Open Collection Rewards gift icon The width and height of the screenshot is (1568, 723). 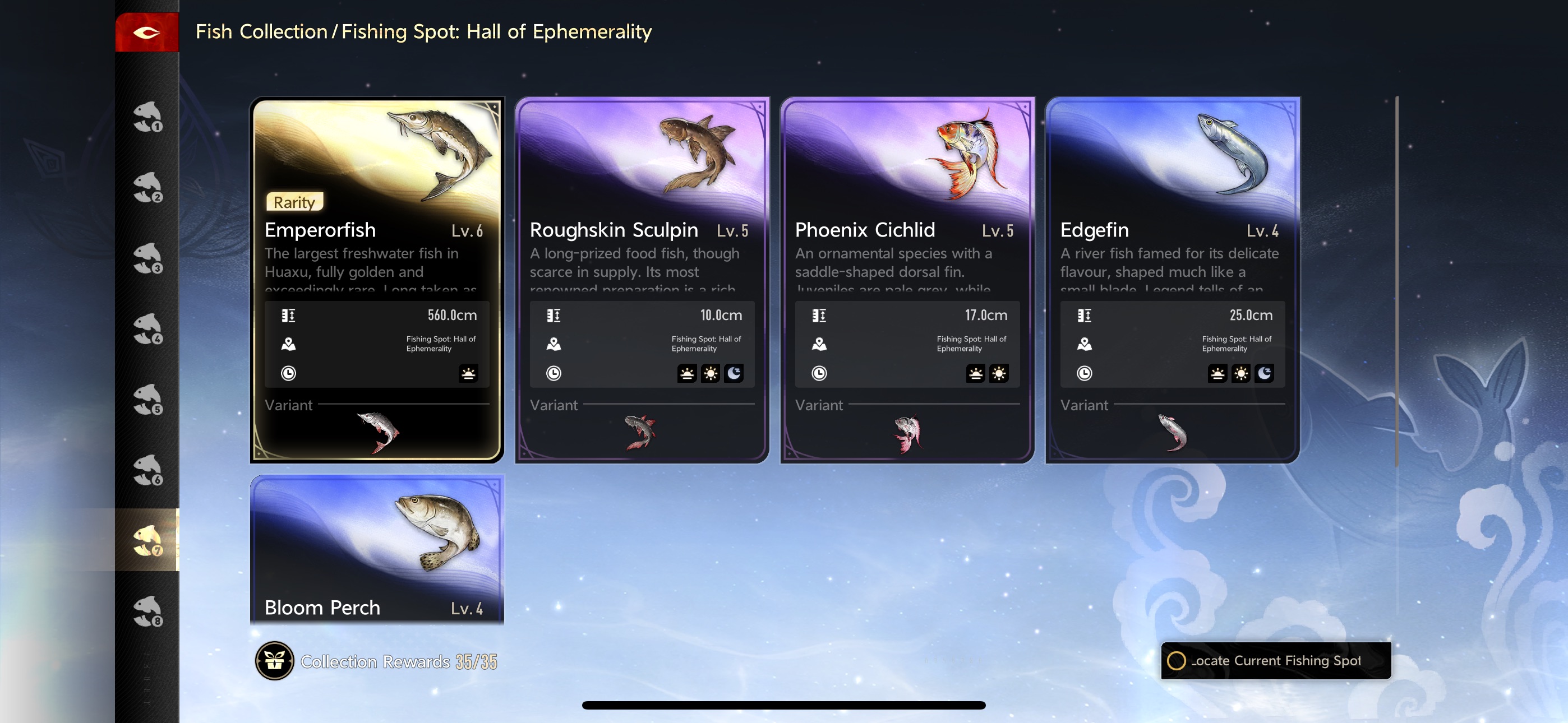pyautogui.click(x=275, y=661)
